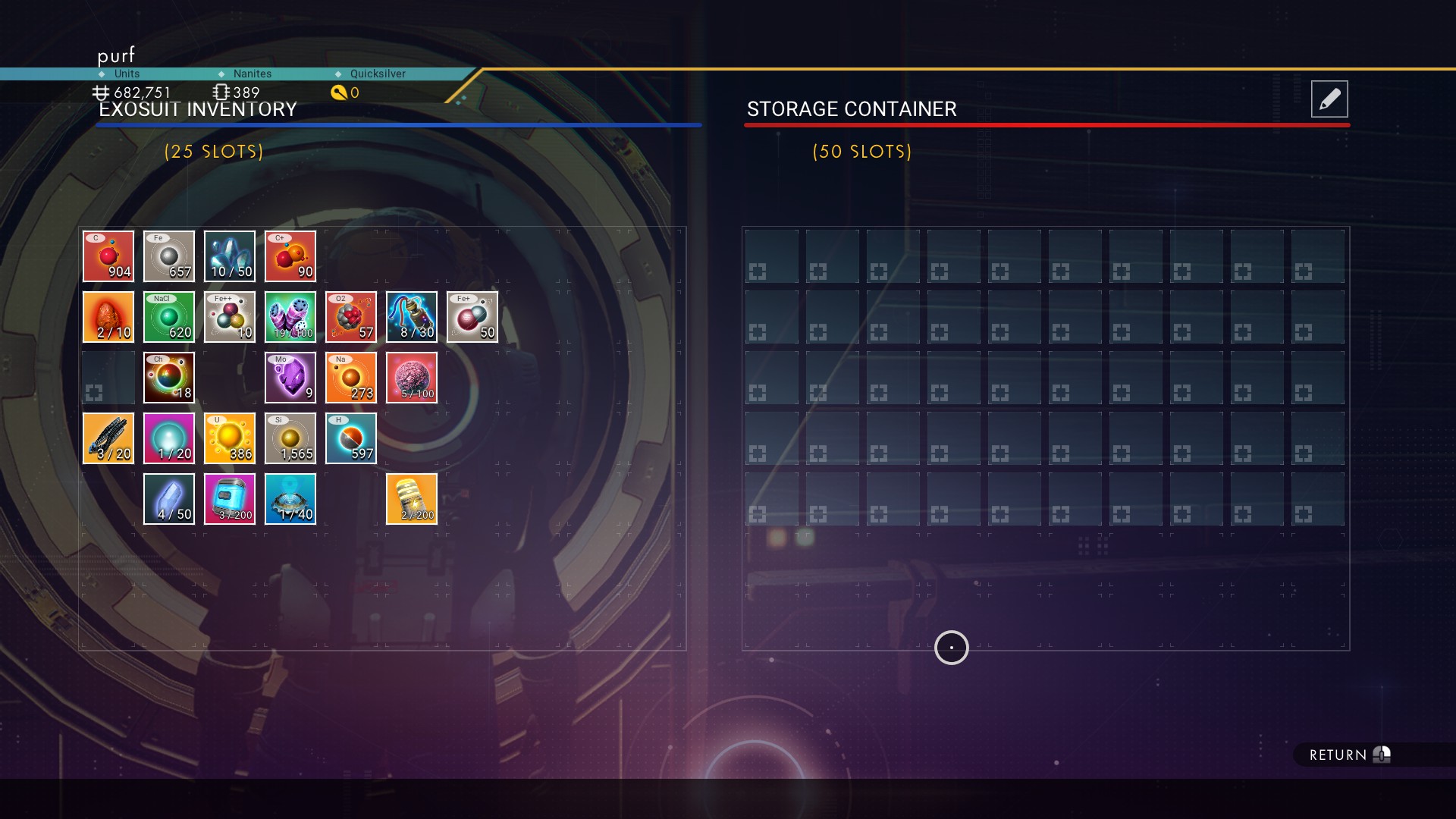The height and width of the screenshot is (819, 1456).
Task: Choose the purple Mordite crystal slot
Action: pos(290,378)
